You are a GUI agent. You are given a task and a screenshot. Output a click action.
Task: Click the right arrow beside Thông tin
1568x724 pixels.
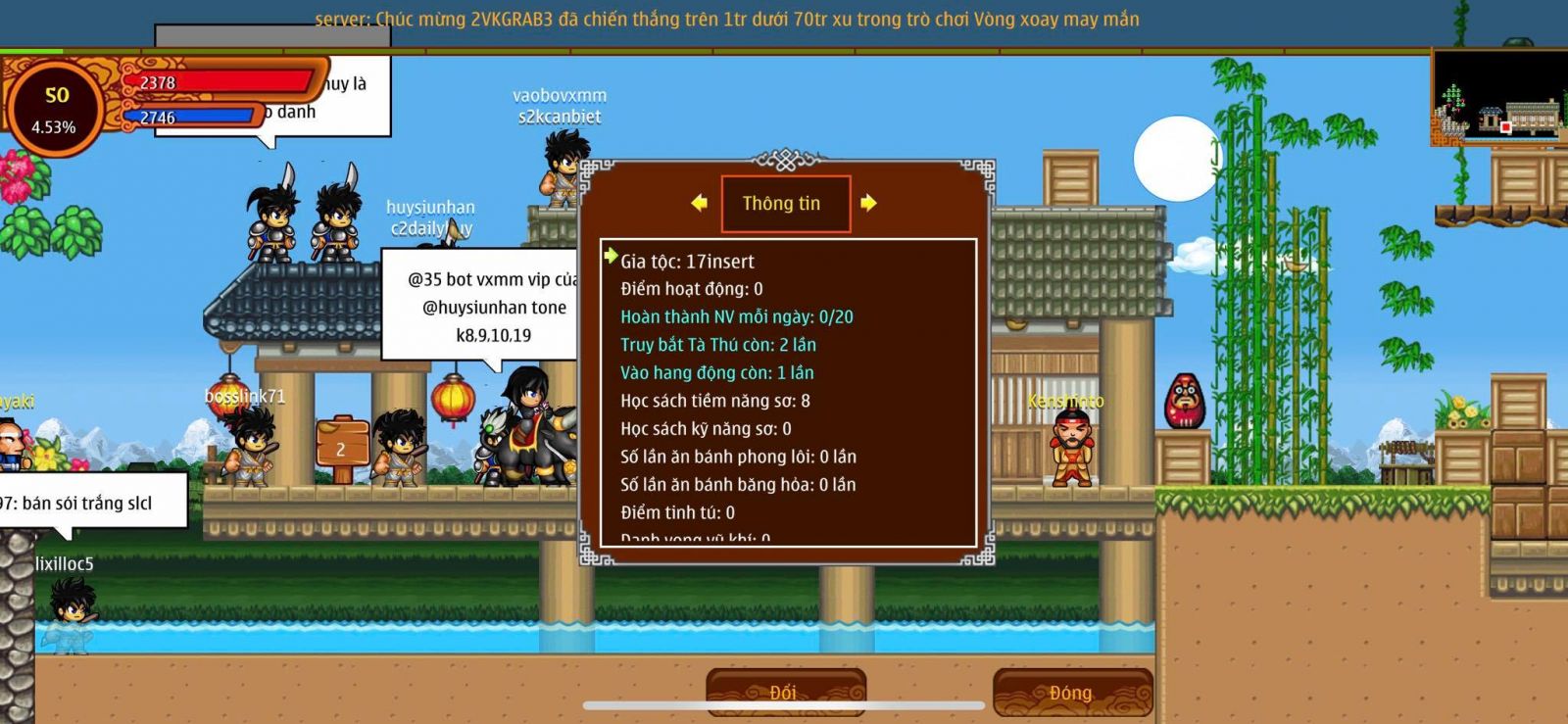click(868, 203)
